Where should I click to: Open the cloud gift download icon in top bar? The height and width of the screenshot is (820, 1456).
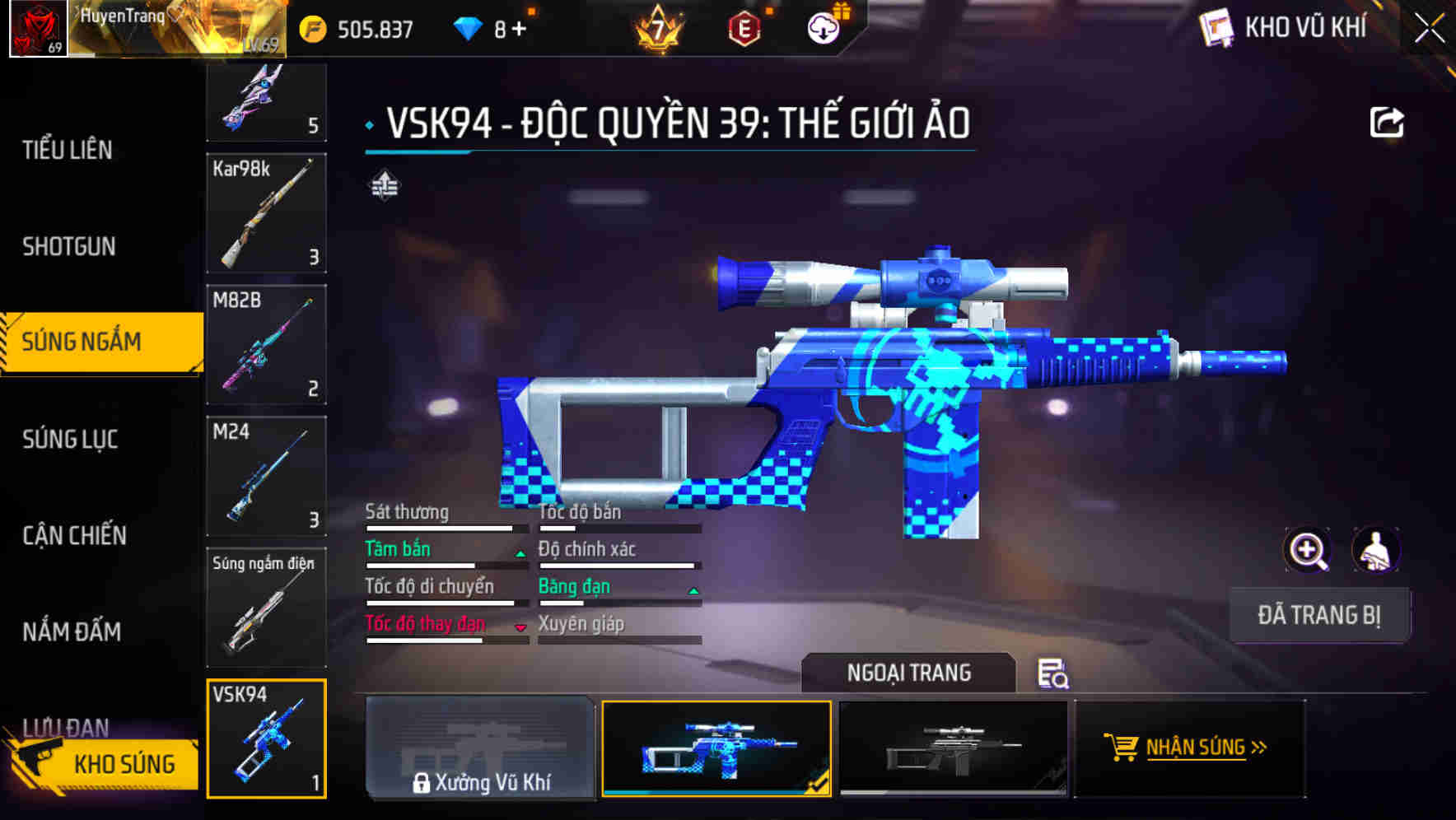click(x=823, y=27)
